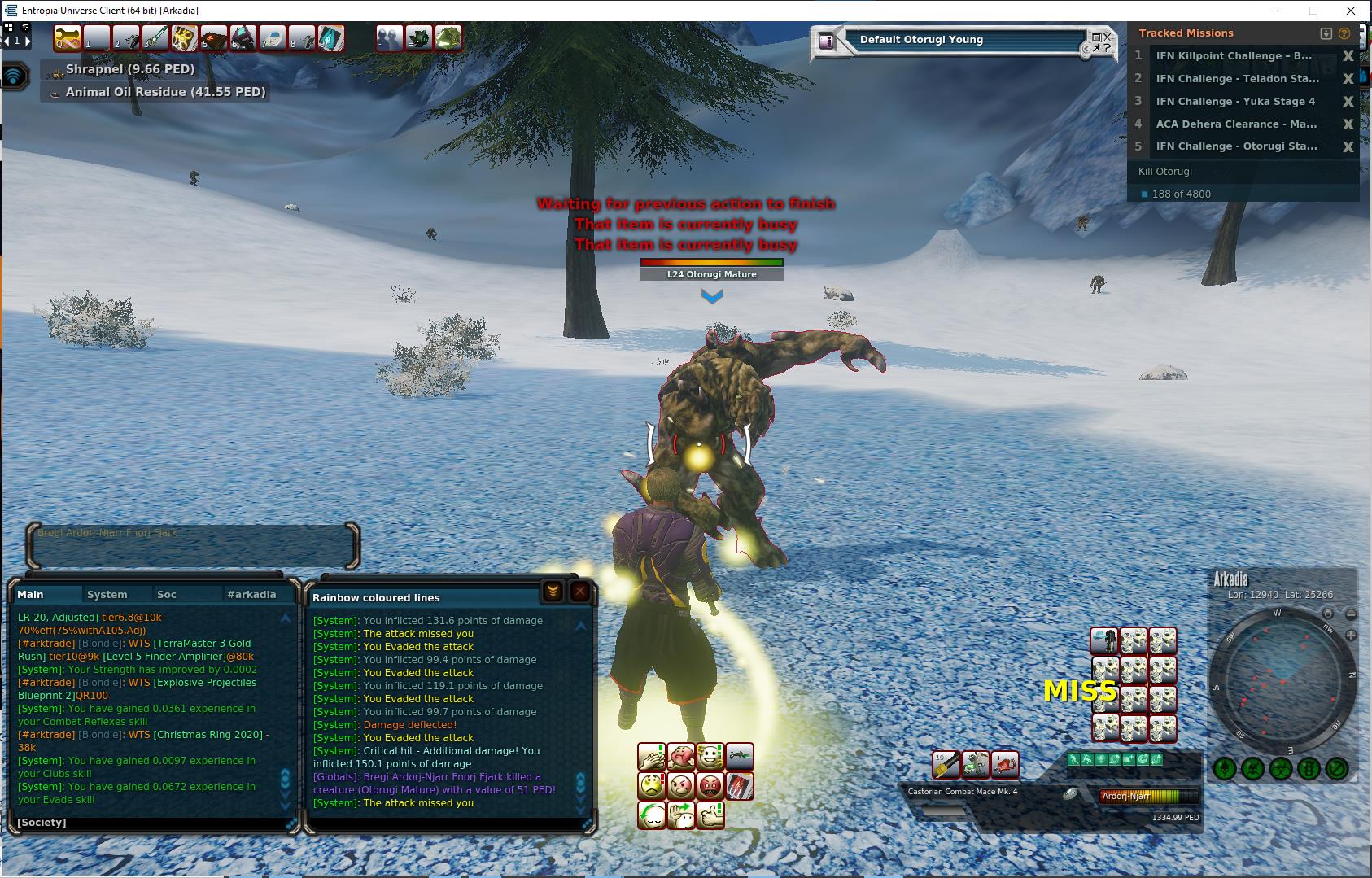
Task: Zoom in the radar with plus button
Action: [1351, 635]
